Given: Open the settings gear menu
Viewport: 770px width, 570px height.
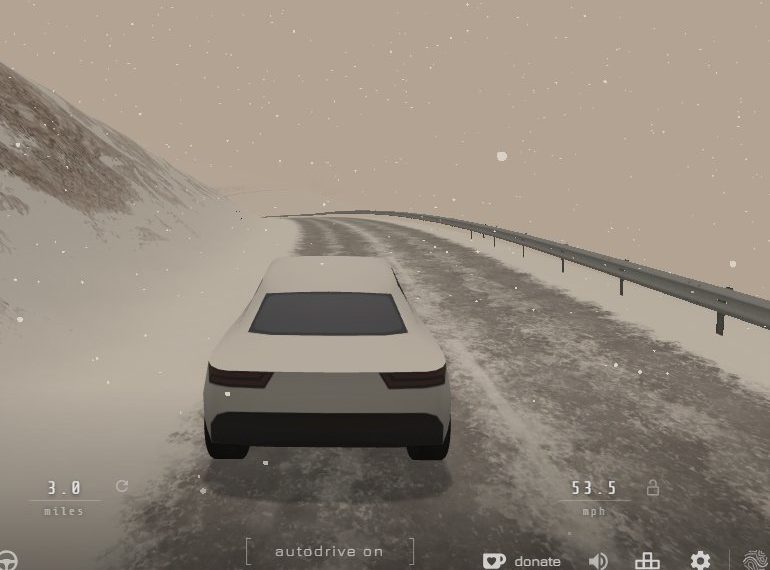Looking at the screenshot, I should click(x=700, y=561).
